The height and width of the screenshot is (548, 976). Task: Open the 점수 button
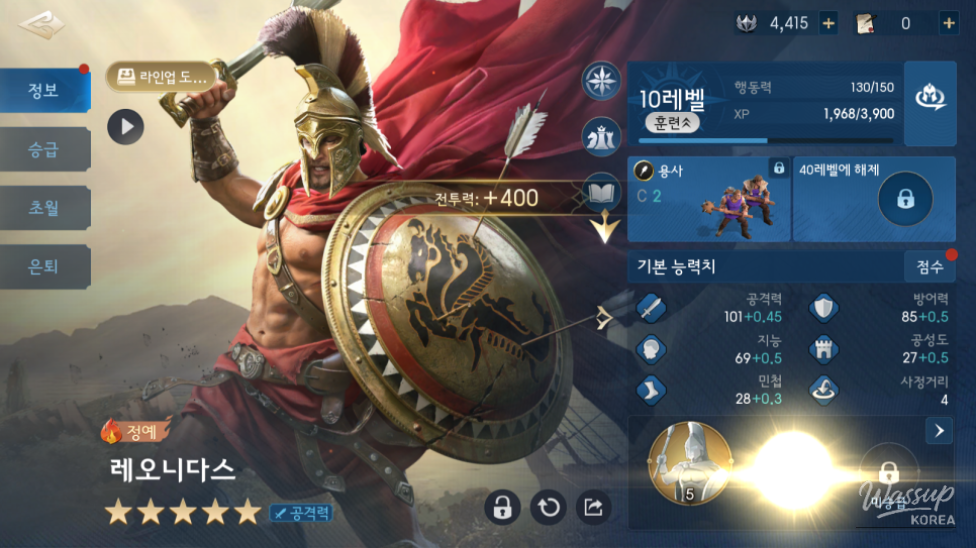pos(929,266)
